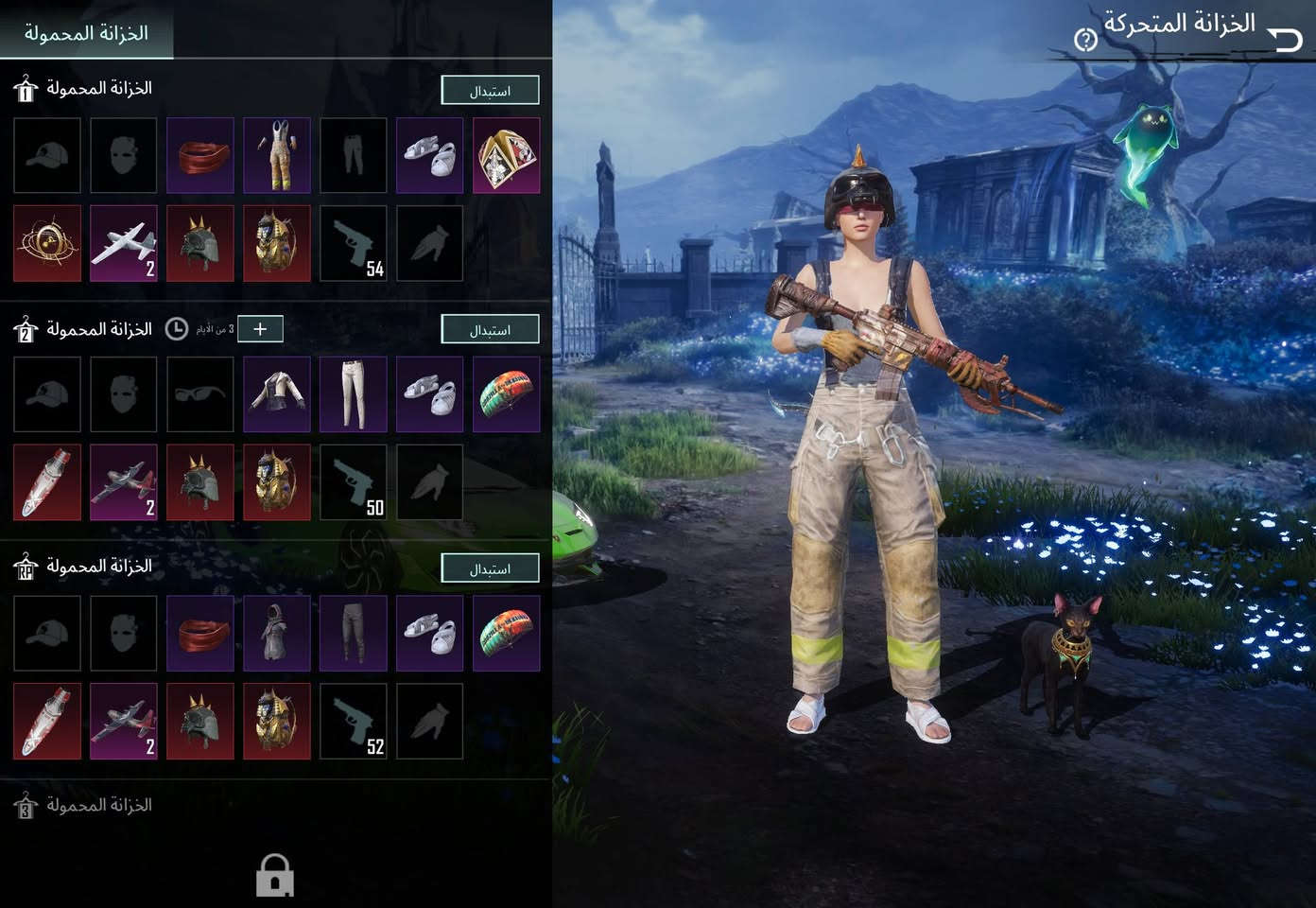Pick the white airplane skin slot
The width and height of the screenshot is (1316, 908).
124,243
